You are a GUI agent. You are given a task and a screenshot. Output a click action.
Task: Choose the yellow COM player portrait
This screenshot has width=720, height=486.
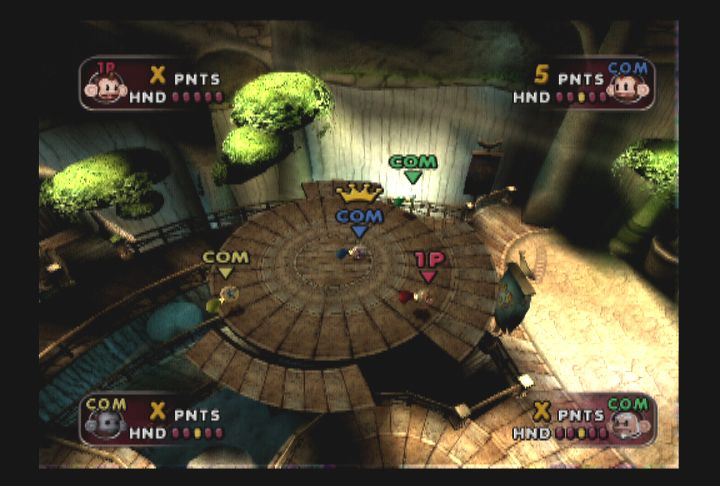pos(105,418)
